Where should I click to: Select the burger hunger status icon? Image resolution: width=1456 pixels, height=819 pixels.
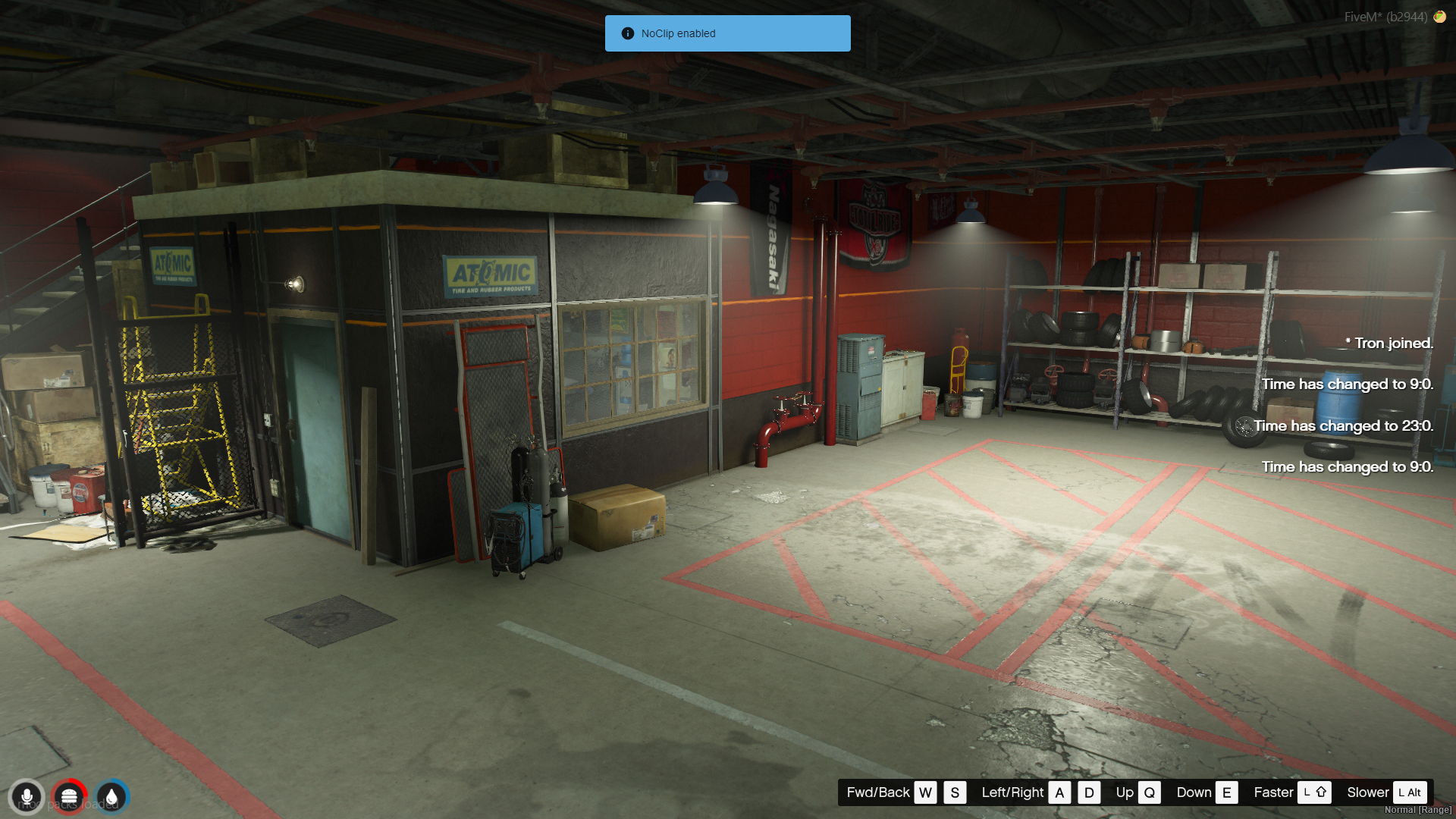click(x=69, y=797)
